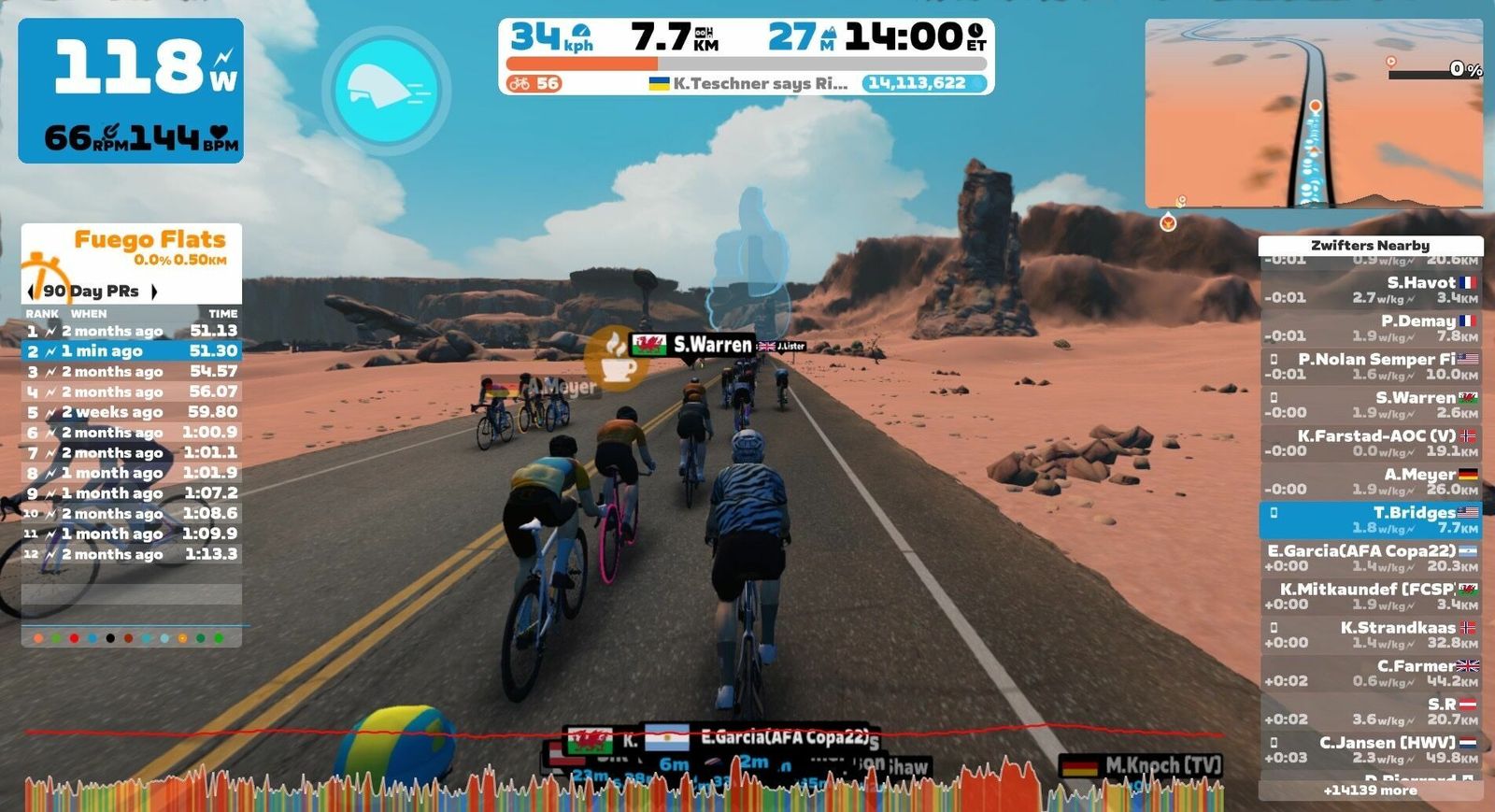Go to previous leaderboard with left arrow
The width and height of the screenshot is (1495, 812).
32,292
